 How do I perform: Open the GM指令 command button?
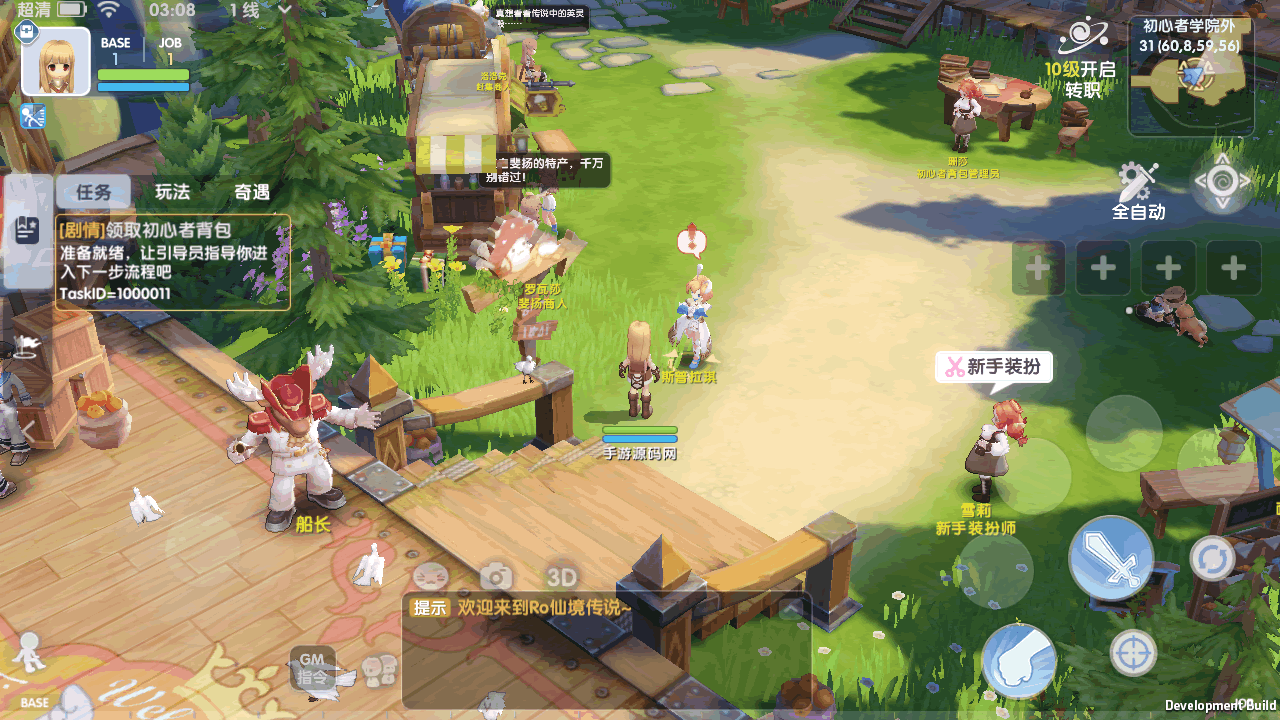[312, 668]
